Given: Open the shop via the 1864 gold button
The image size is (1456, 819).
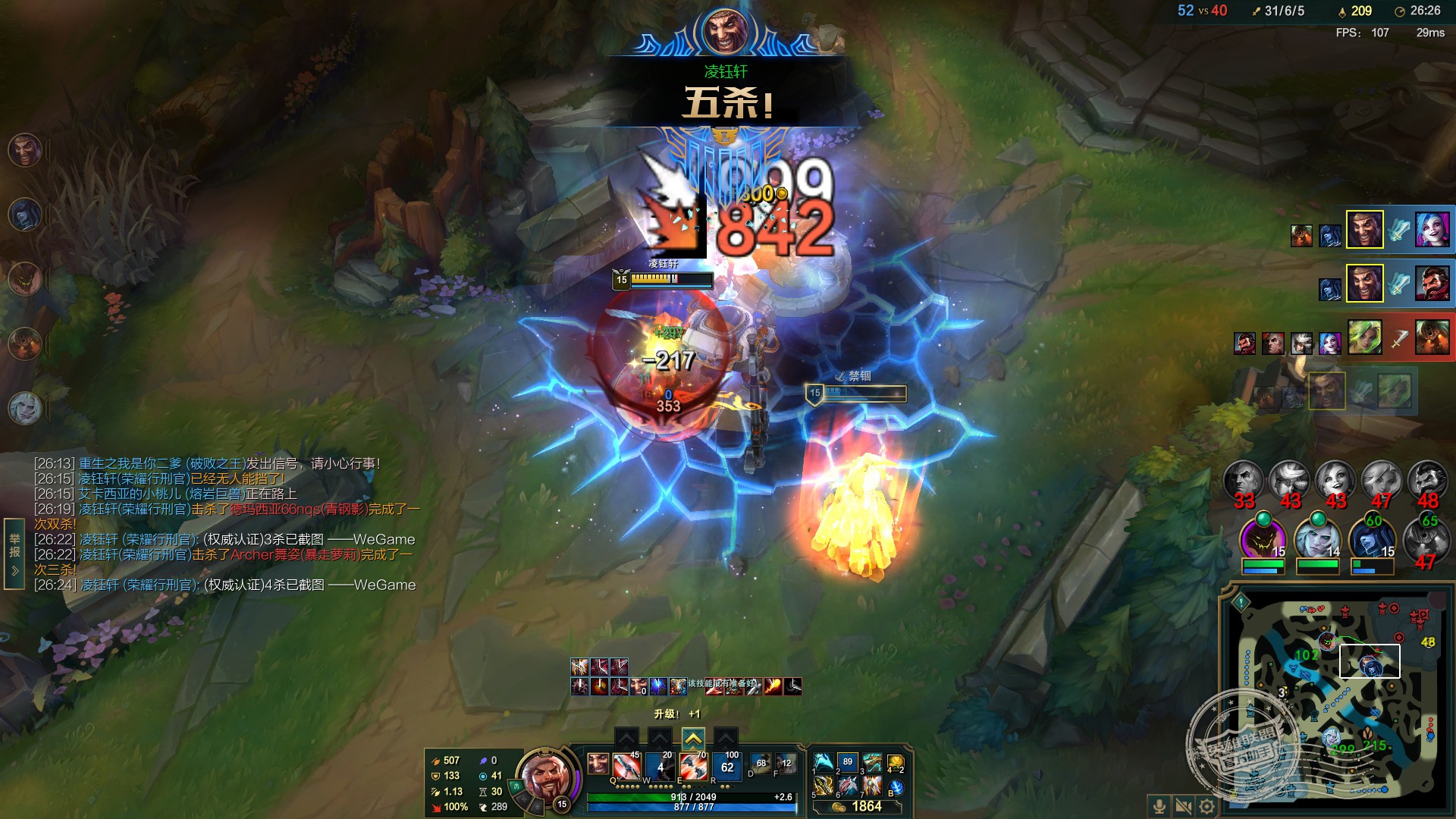Looking at the screenshot, I should coord(858,807).
